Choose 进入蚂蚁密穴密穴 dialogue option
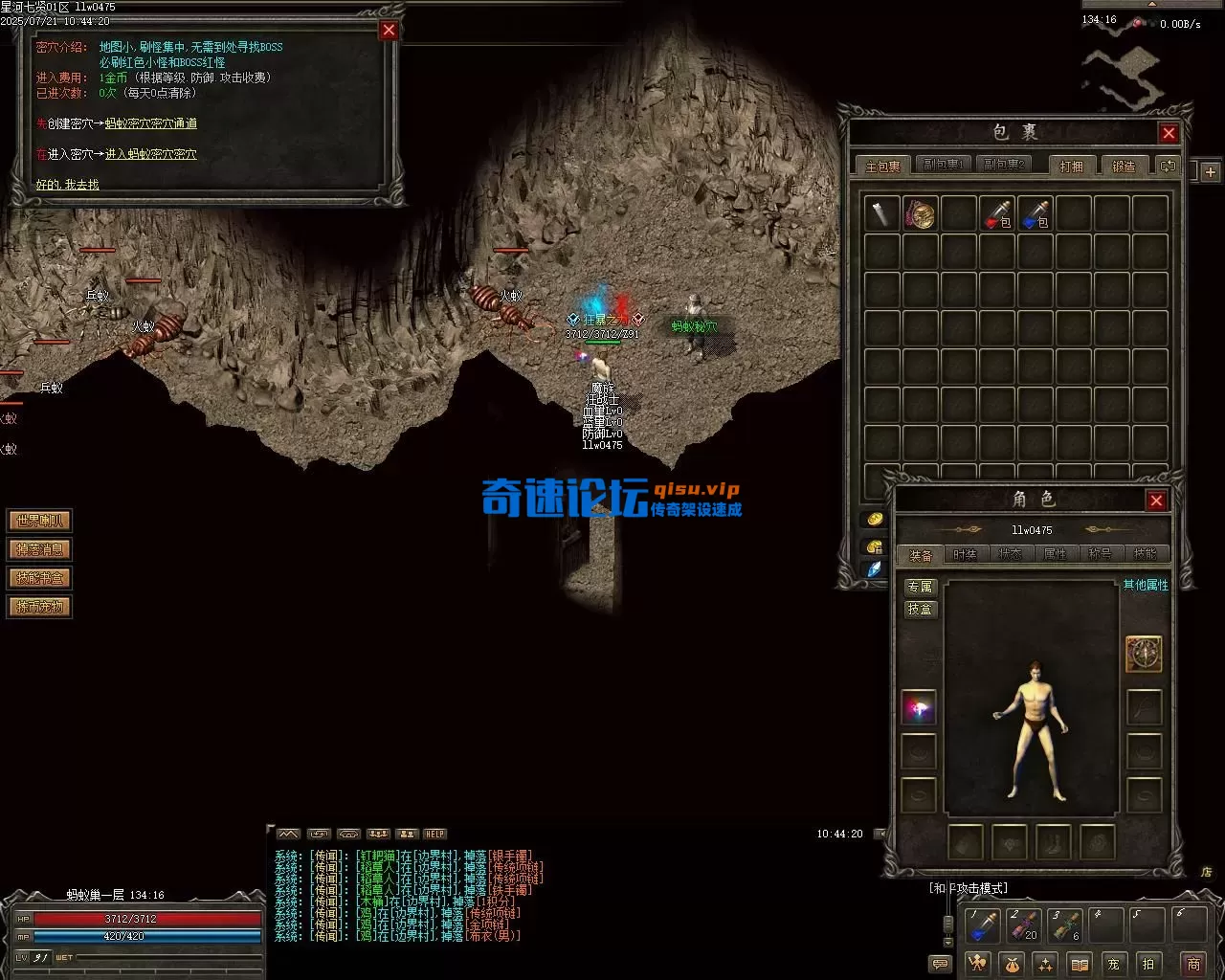Screen dimensions: 1225x980 [151, 154]
